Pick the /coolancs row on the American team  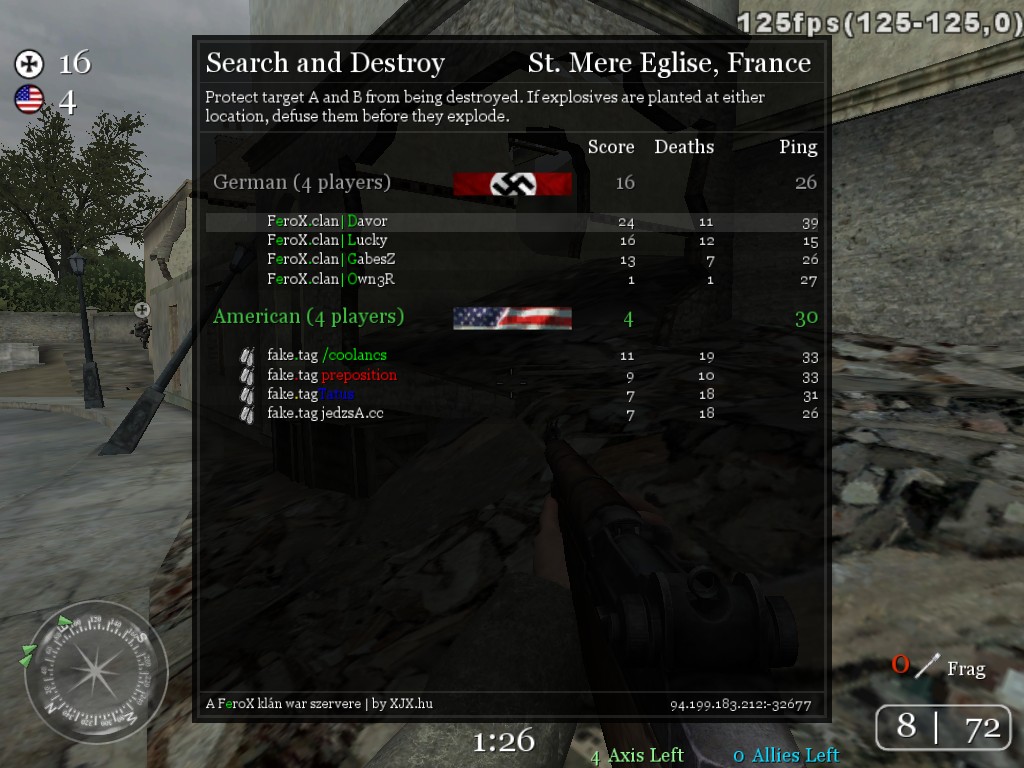point(326,355)
